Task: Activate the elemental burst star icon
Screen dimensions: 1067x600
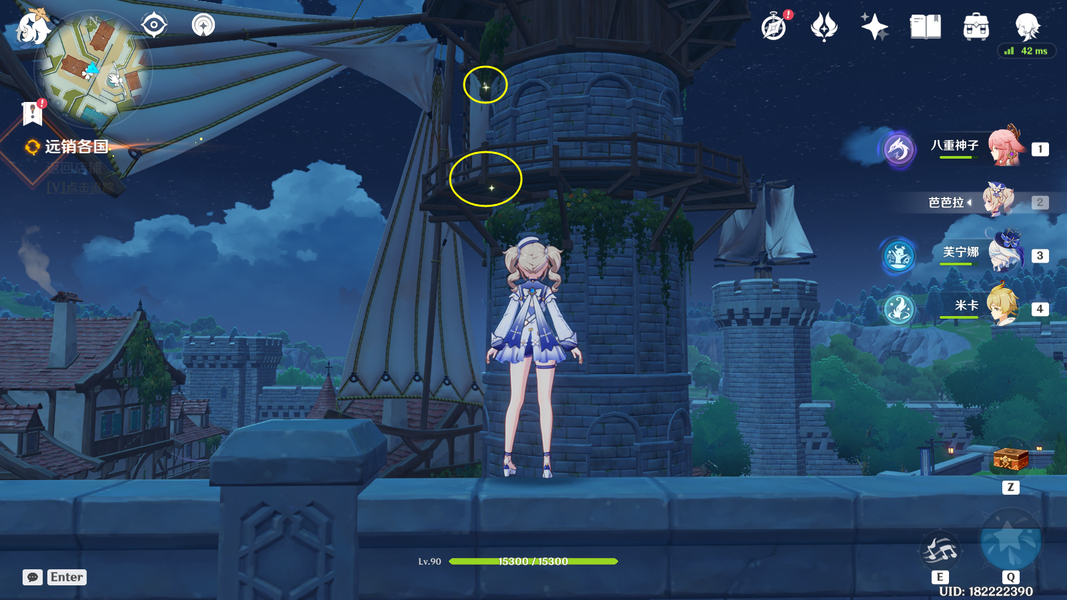Action: [1011, 541]
